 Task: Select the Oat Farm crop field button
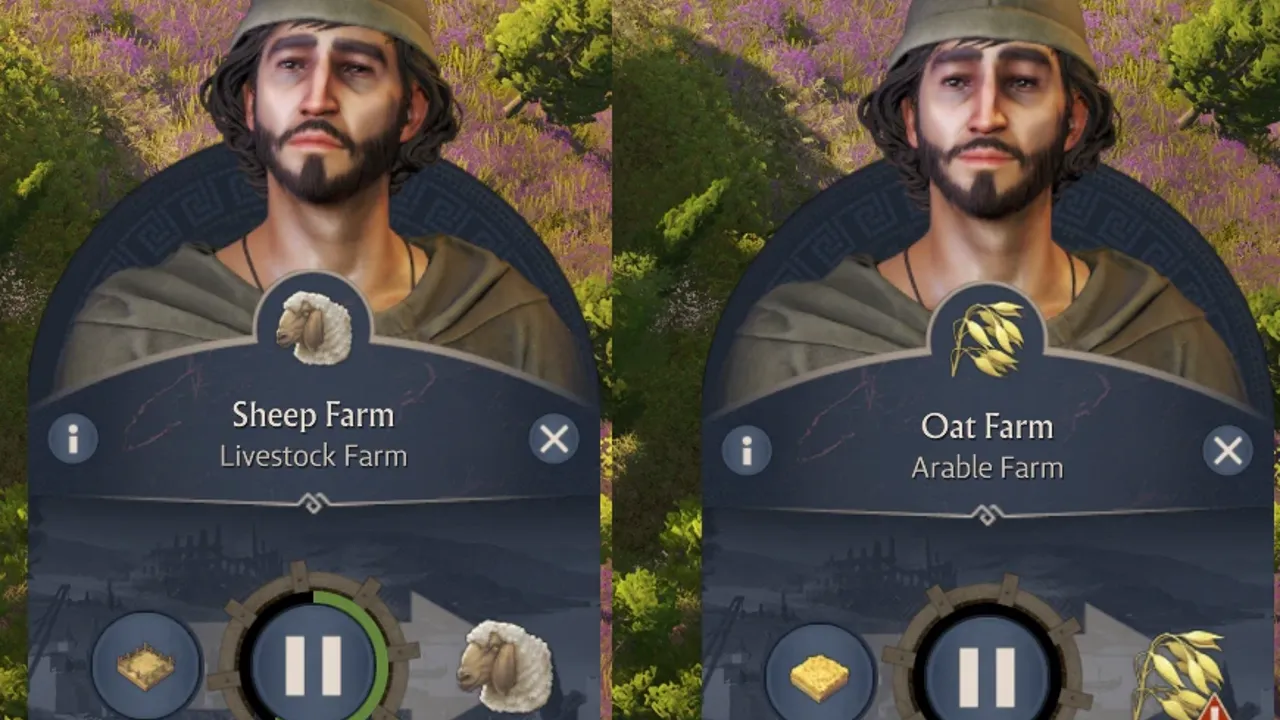click(819, 676)
